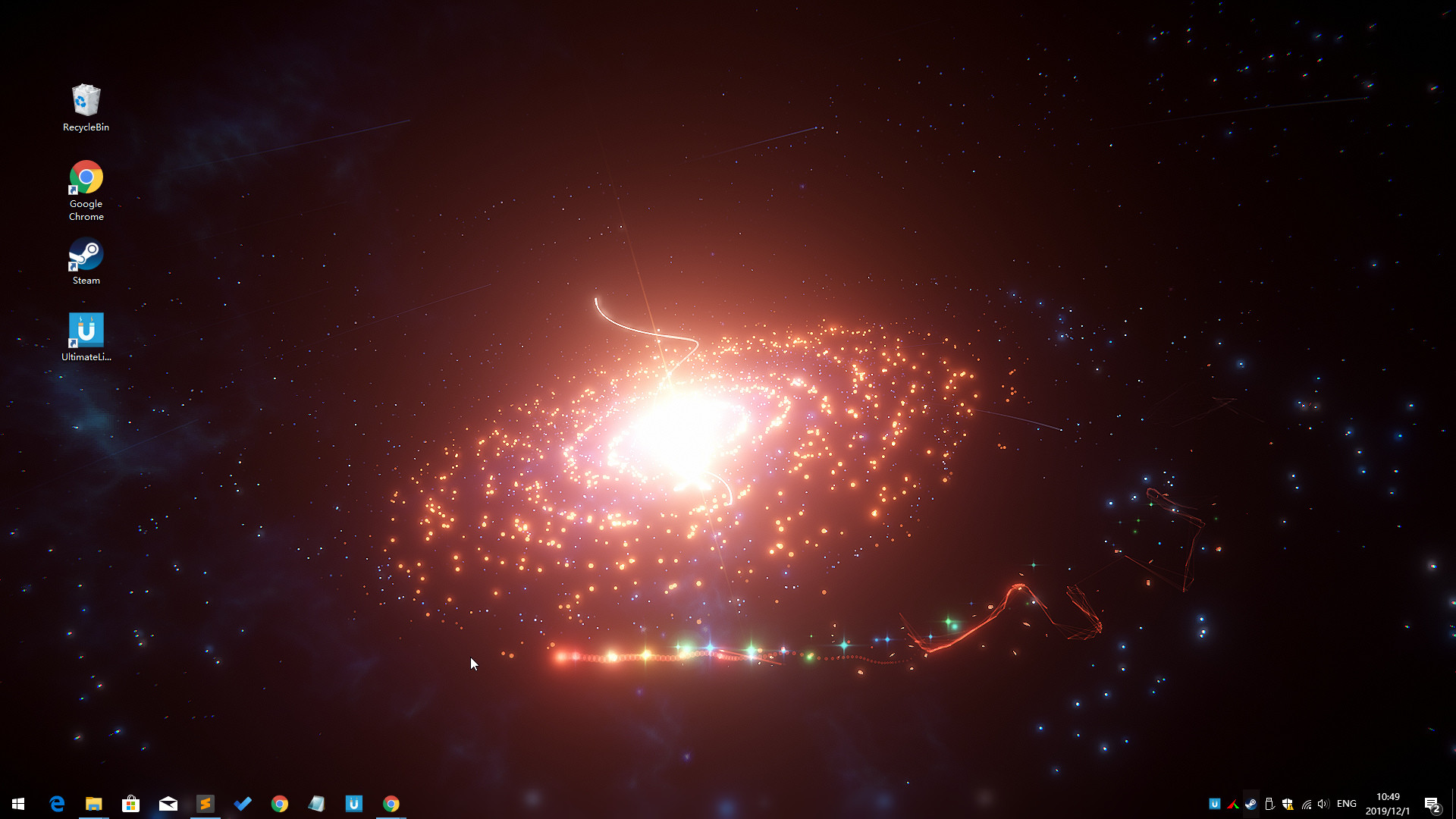Image resolution: width=1456 pixels, height=819 pixels.
Task: Open the Microsoft Store taskbar icon
Action: tap(131, 803)
